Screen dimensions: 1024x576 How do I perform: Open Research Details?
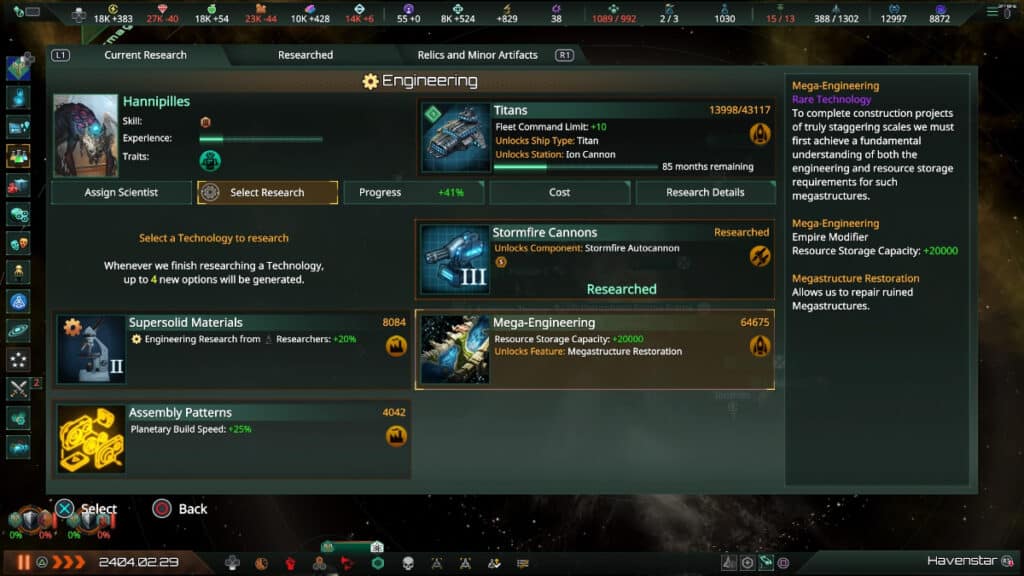pos(705,193)
